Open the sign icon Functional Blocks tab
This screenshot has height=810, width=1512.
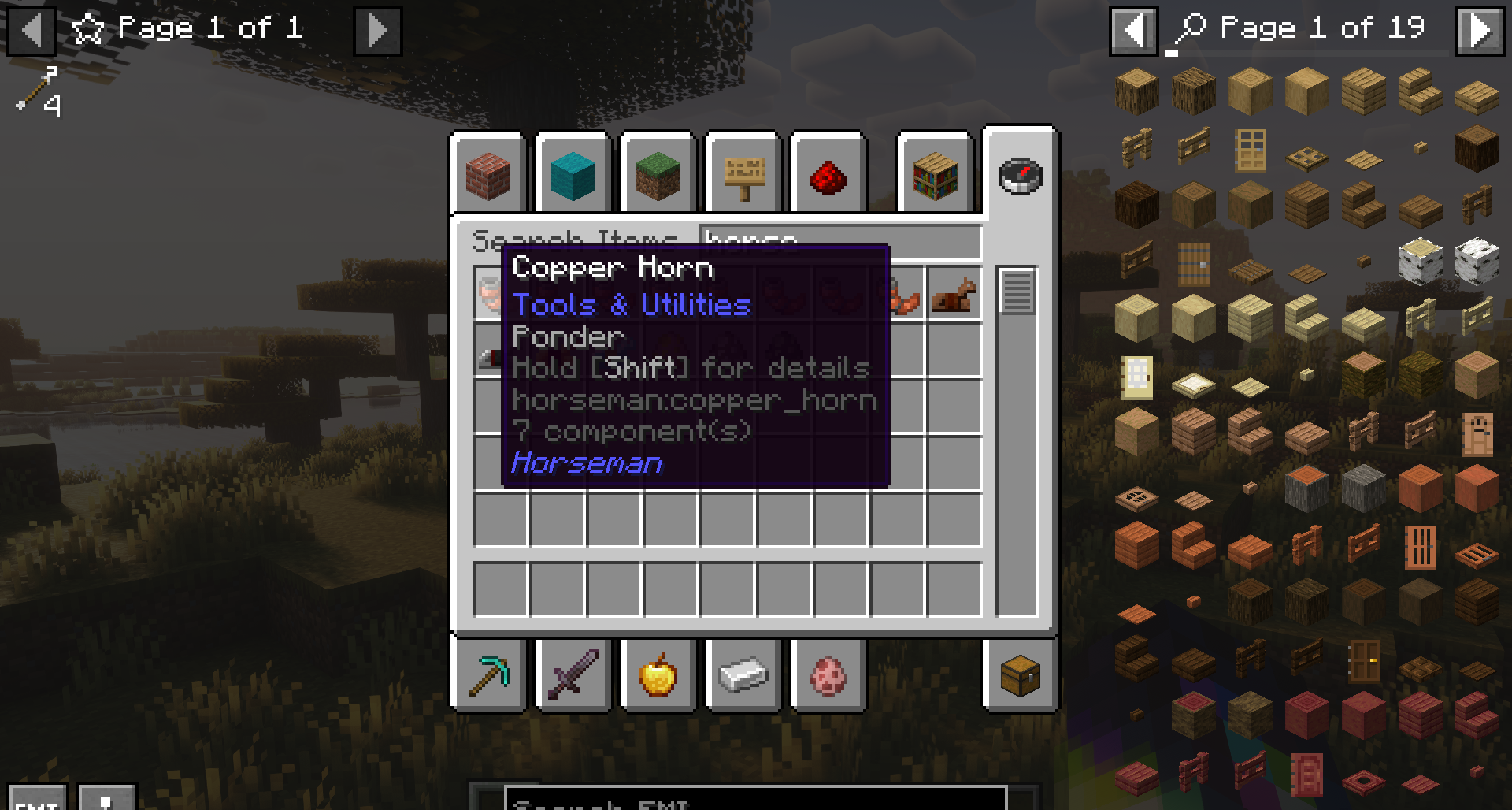coord(743,176)
